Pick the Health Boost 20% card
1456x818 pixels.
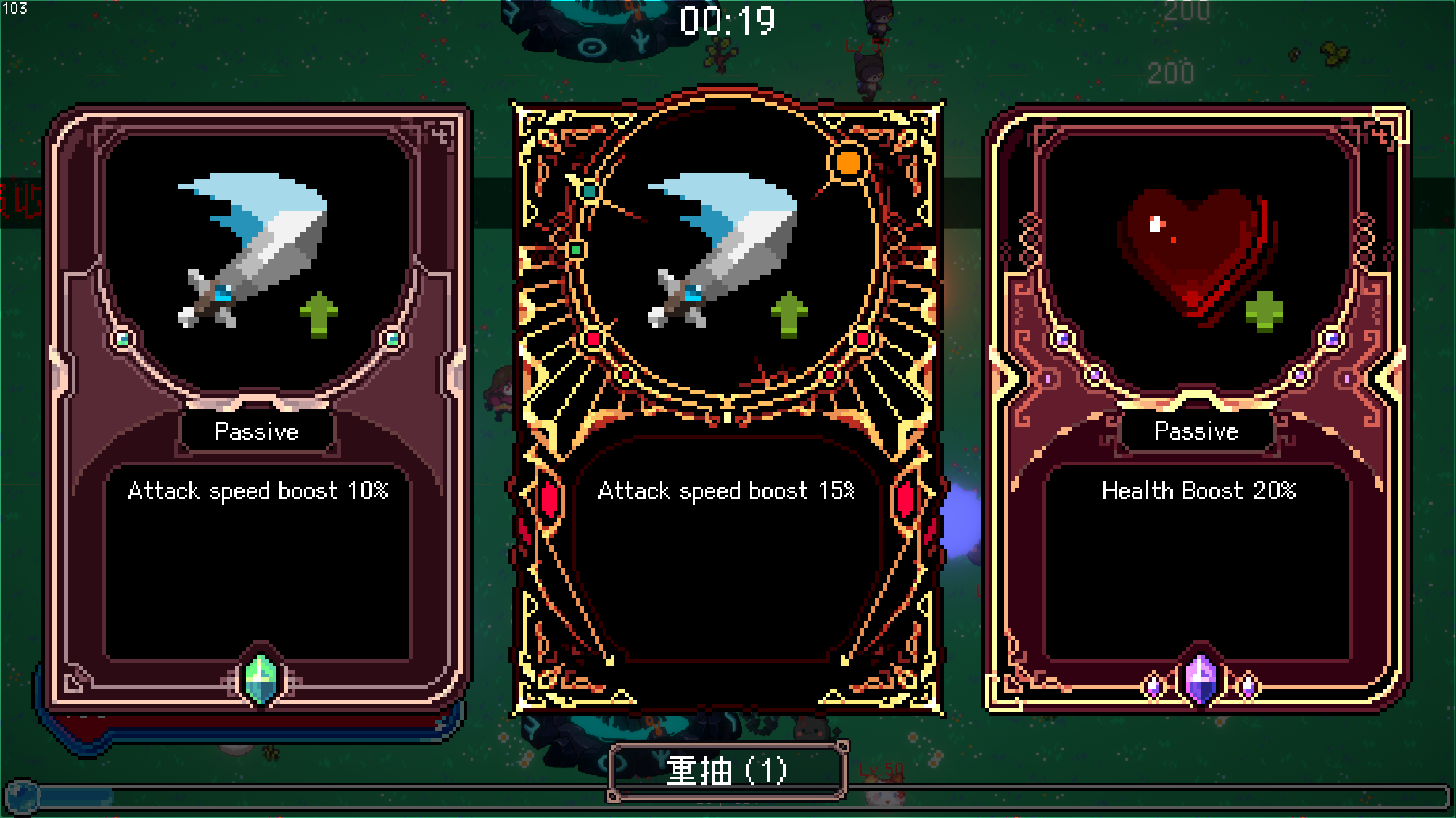(x=1198, y=407)
